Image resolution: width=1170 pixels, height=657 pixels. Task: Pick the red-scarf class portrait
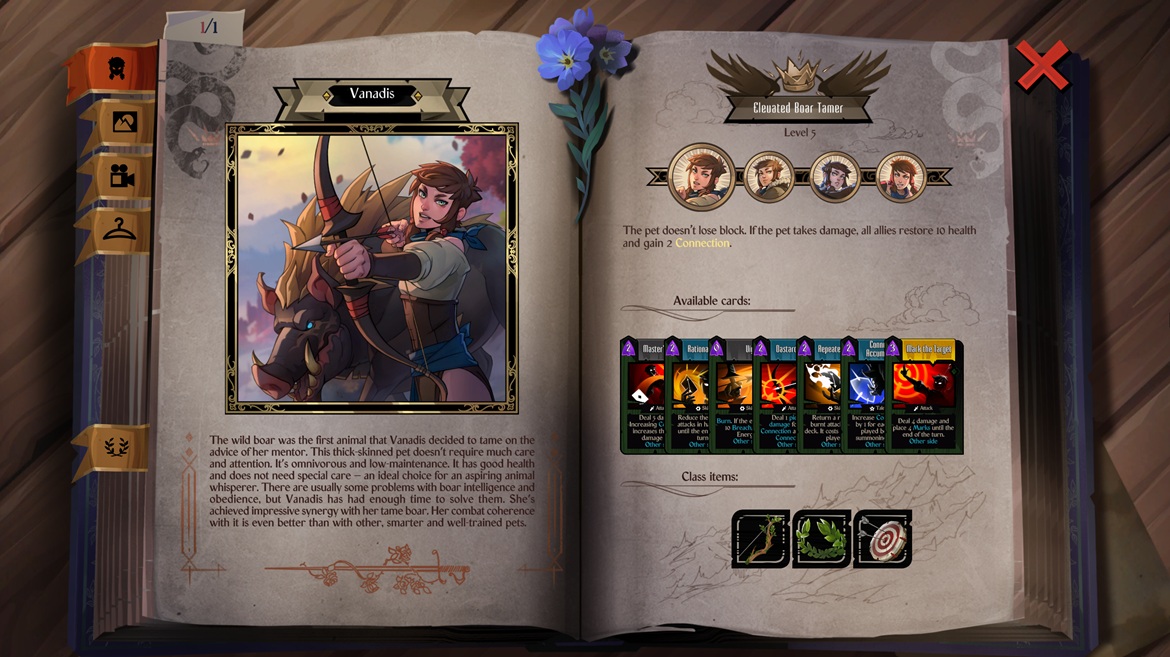901,177
